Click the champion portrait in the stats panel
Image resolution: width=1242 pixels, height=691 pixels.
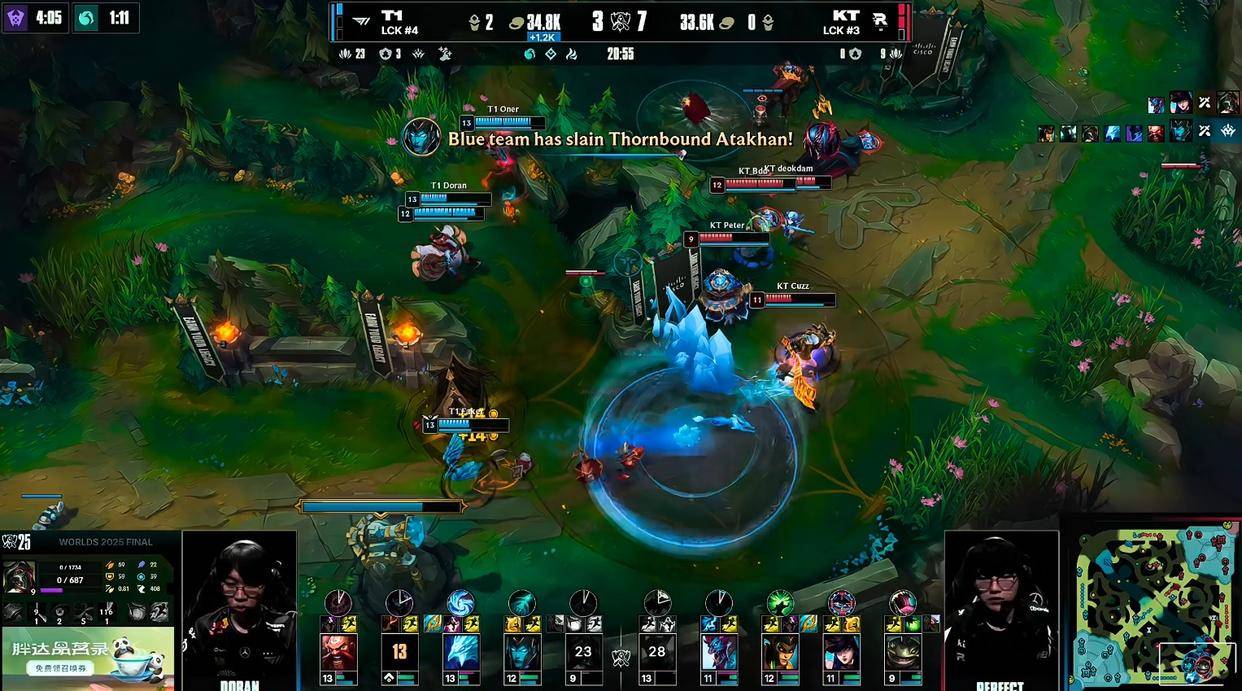click(x=20, y=577)
